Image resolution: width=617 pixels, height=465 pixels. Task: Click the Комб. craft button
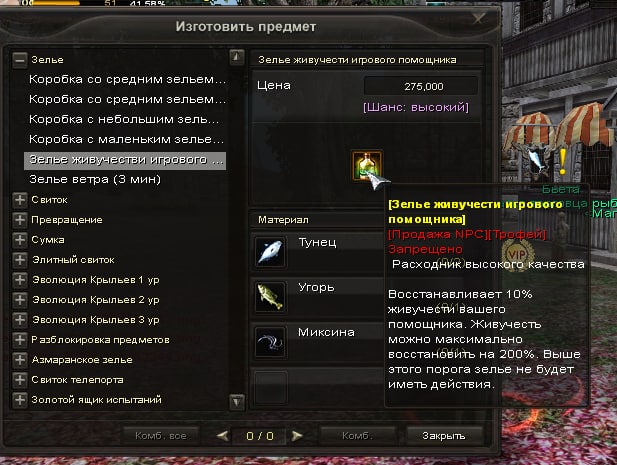click(356, 436)
